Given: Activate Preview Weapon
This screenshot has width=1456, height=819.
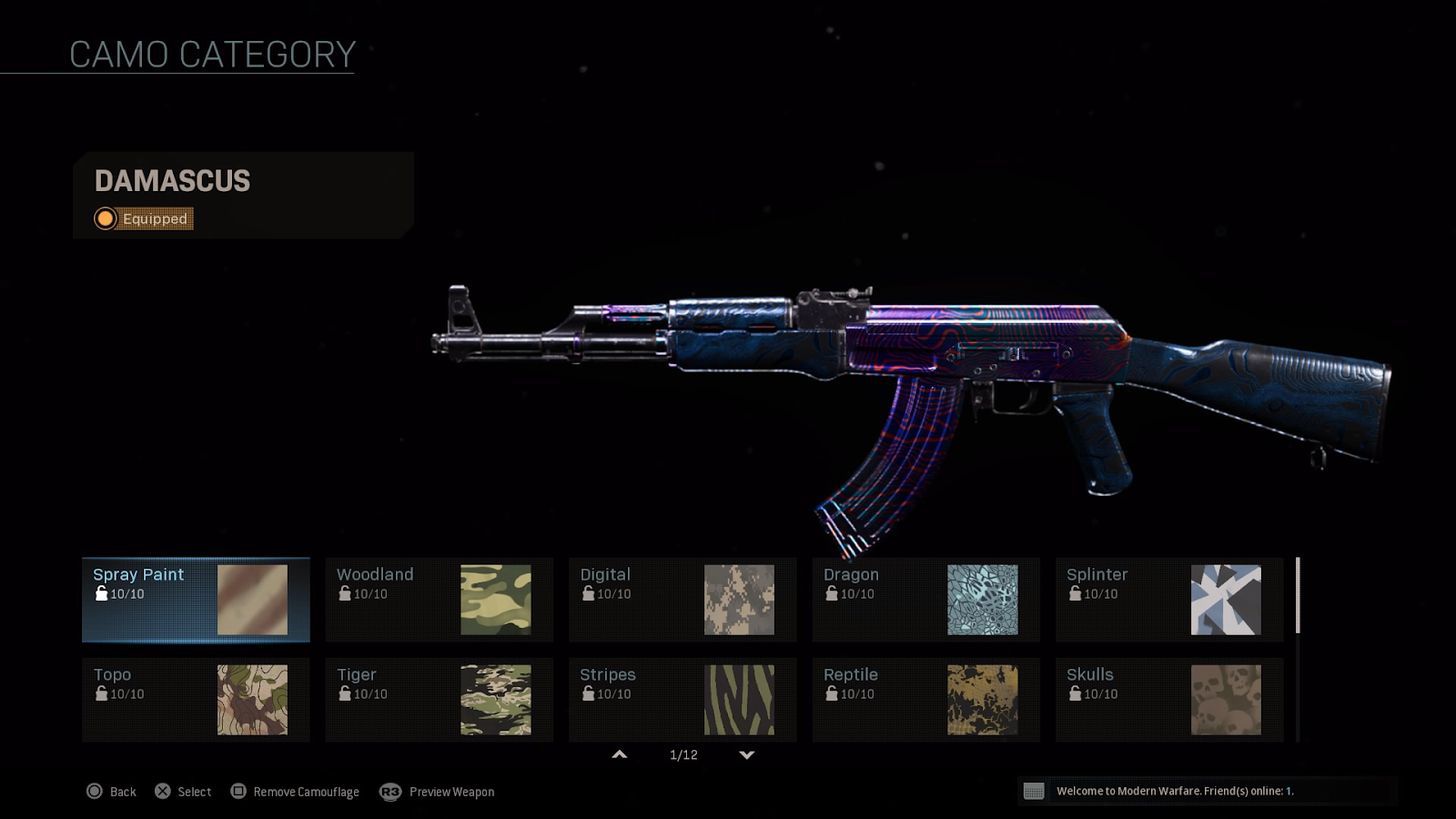Looking at the screenshot, I should coord(438,792).
